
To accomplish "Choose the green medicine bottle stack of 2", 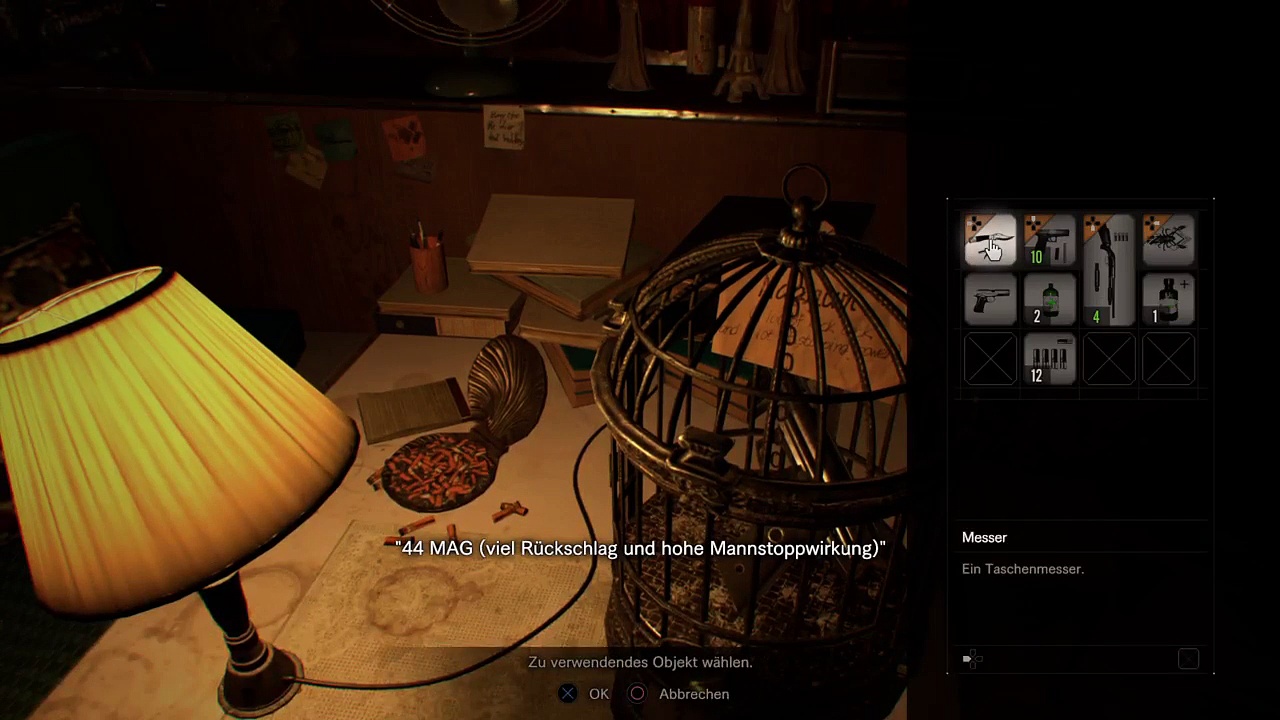I will click(1049, 300).
